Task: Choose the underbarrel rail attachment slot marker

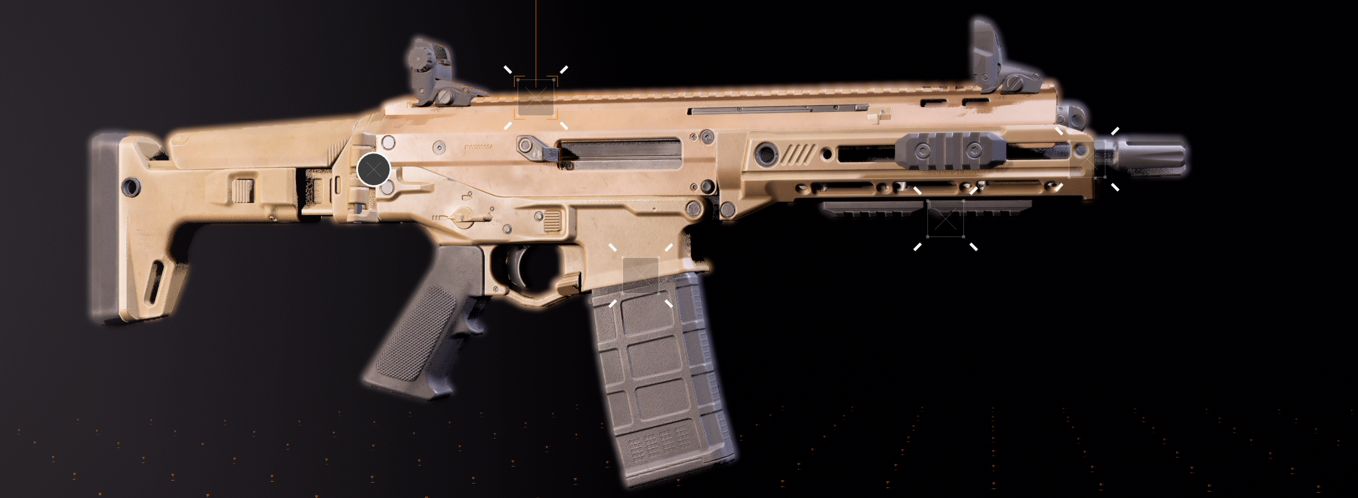Action: (x=945, y=217)
